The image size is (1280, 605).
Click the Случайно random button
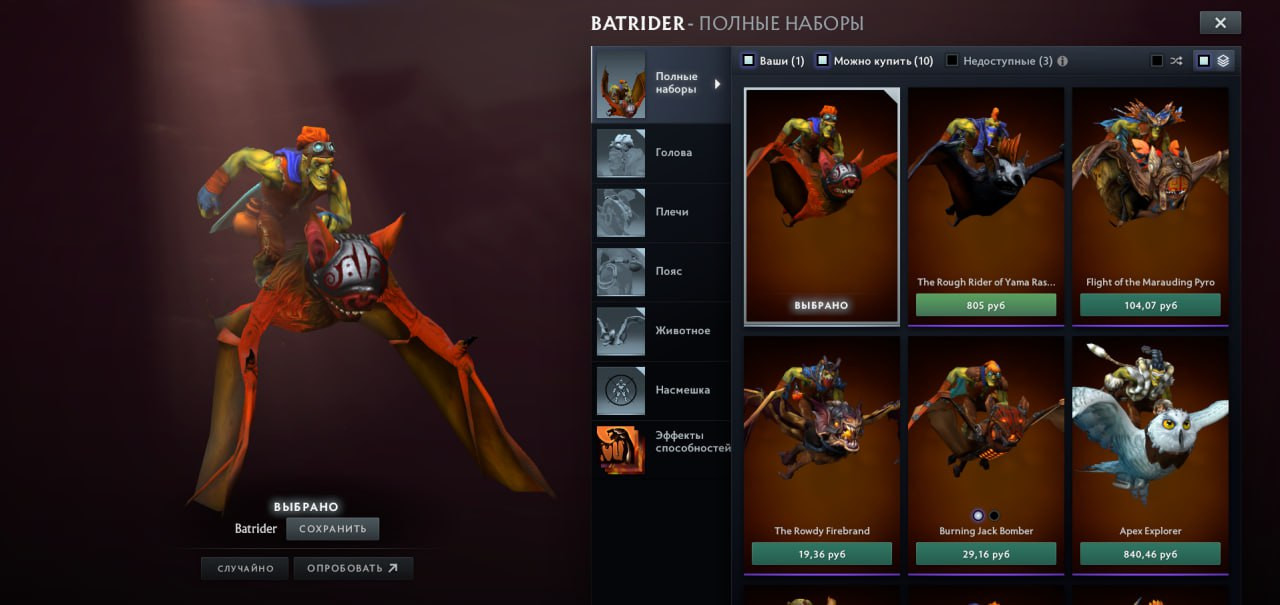coord(245,569)
